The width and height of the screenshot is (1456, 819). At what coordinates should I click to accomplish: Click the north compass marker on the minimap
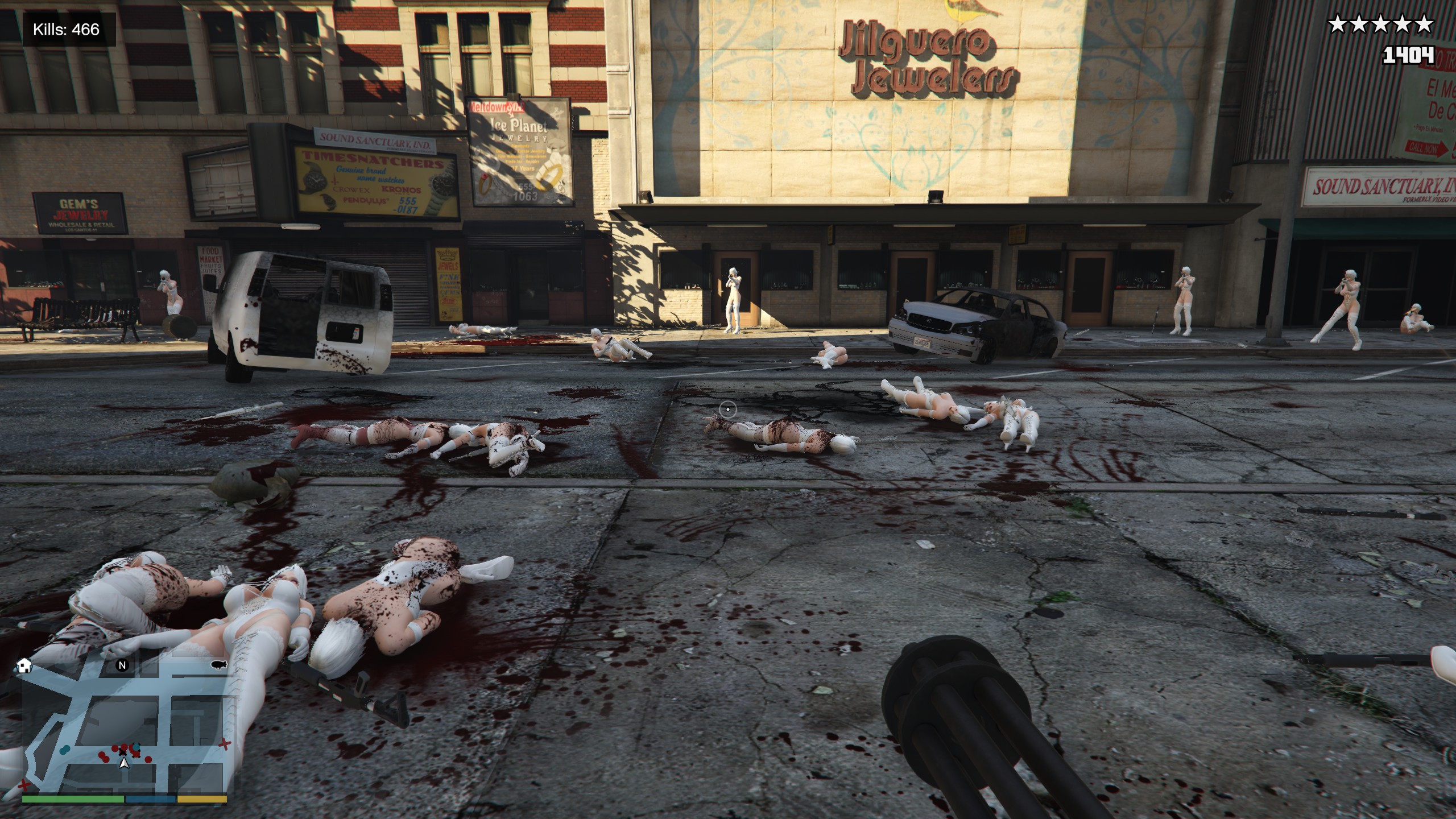point(122,665)
